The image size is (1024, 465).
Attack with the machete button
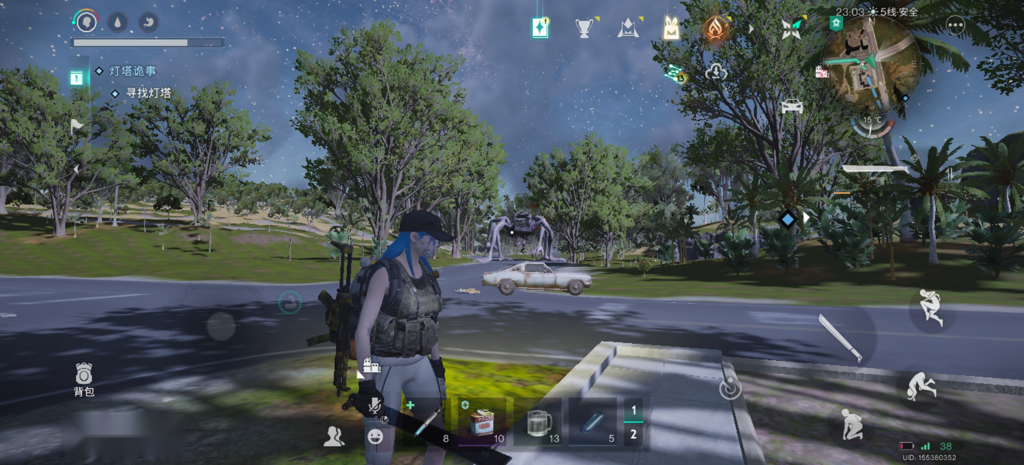point(838,337)
